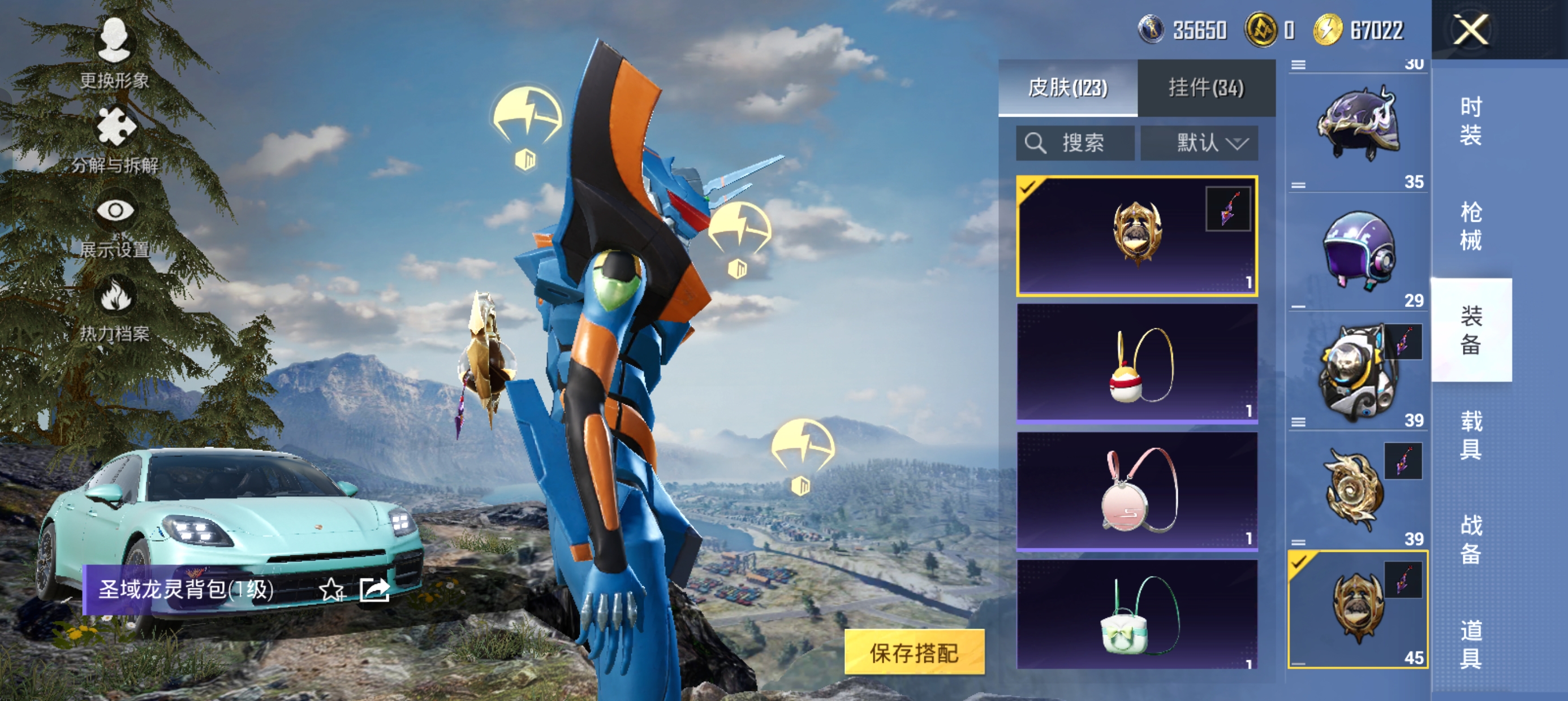Screen dimensions: 1568x701
Task: Save the outfit with 保存搭配
Action: pos(914,652)
